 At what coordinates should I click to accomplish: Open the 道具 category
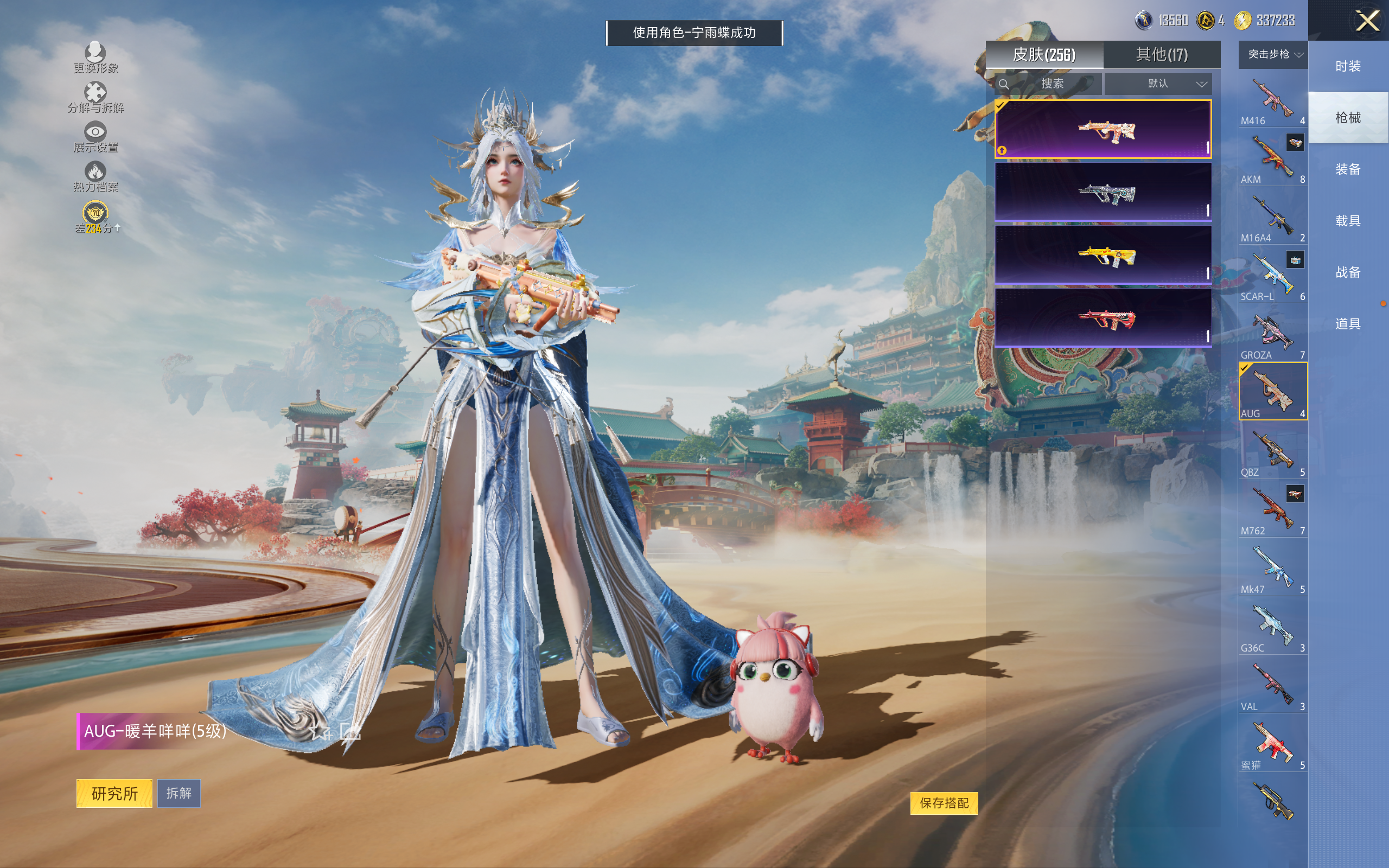pyautogui.click(x=1347, y=324)
